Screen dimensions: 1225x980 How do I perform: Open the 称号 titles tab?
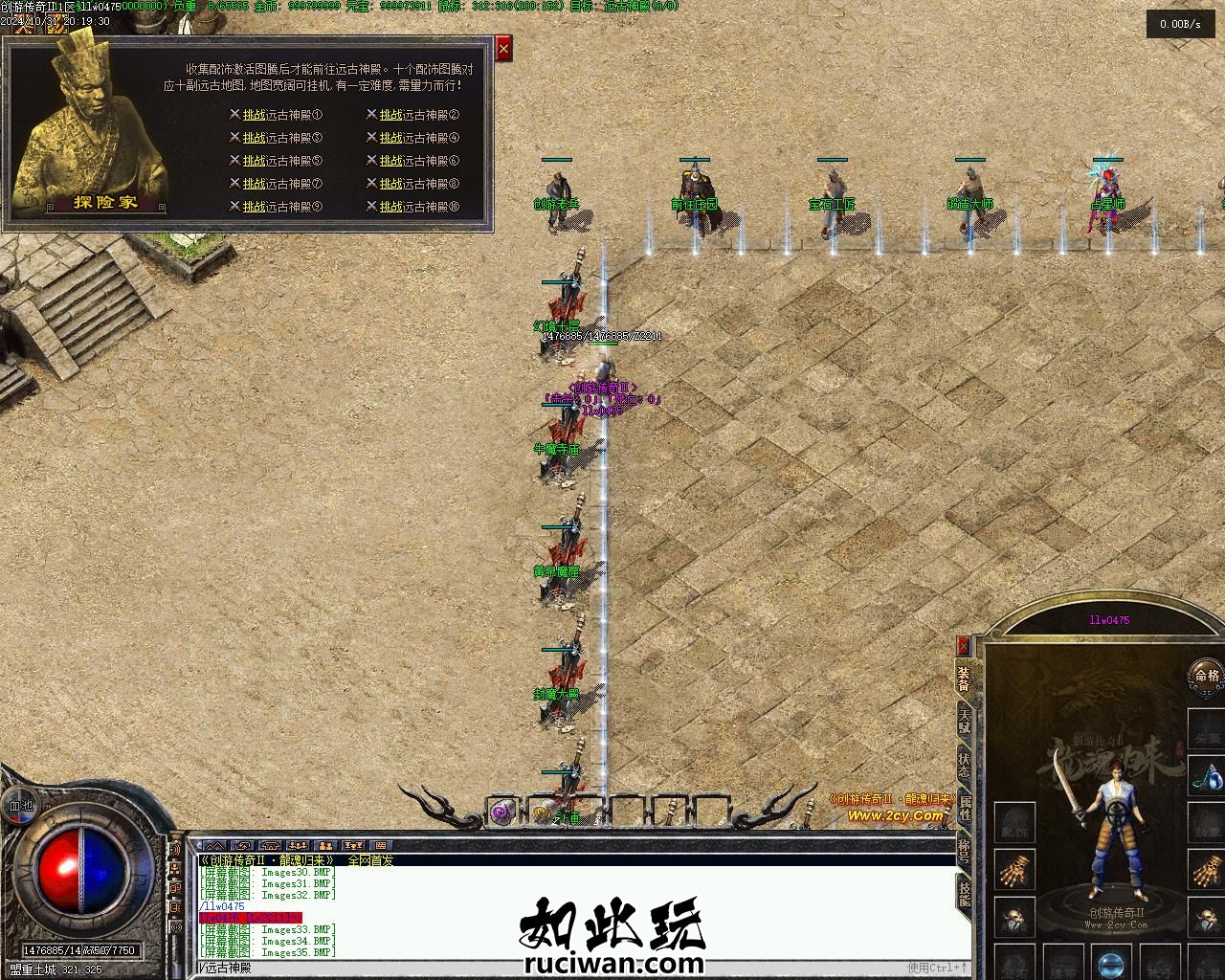(964, 850)
